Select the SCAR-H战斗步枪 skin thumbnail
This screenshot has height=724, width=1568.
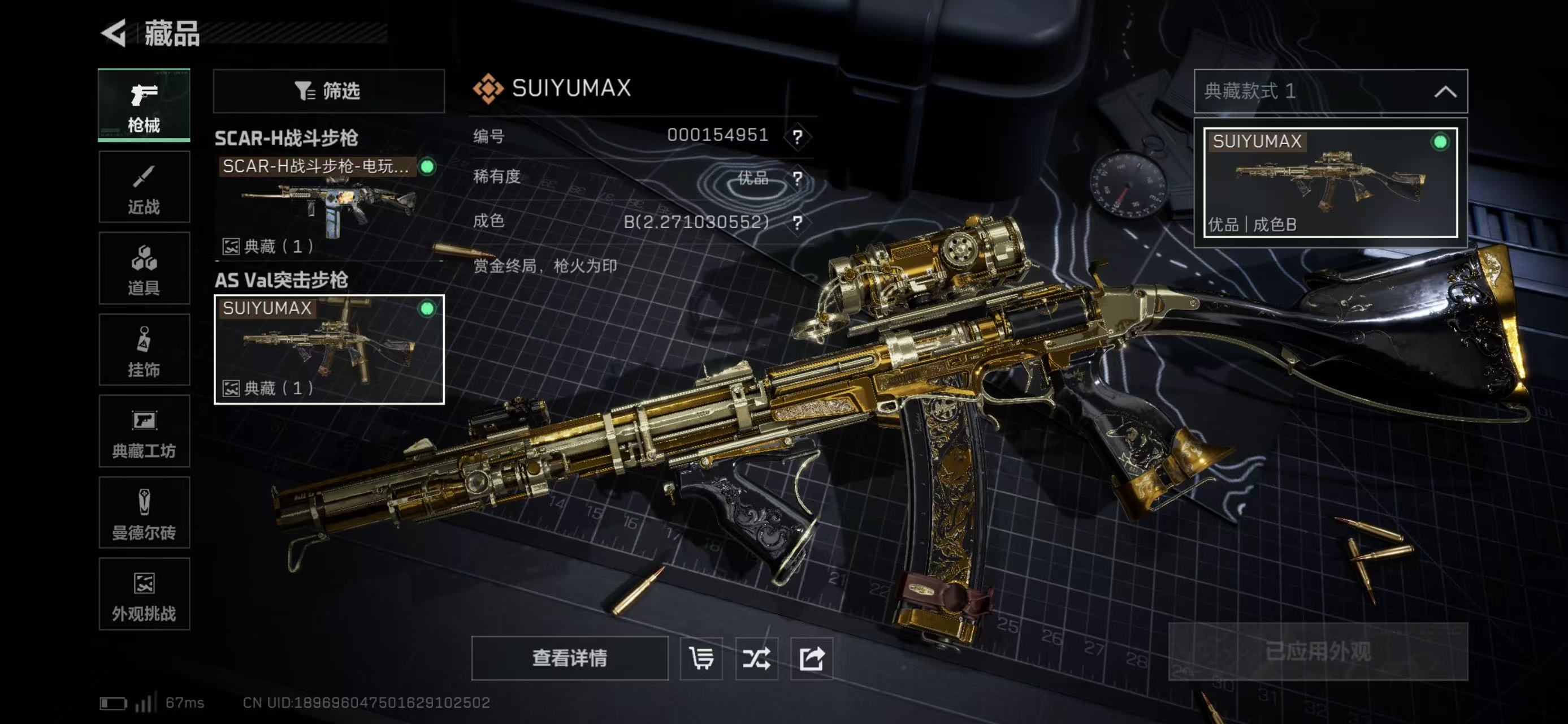pos(329,204)
